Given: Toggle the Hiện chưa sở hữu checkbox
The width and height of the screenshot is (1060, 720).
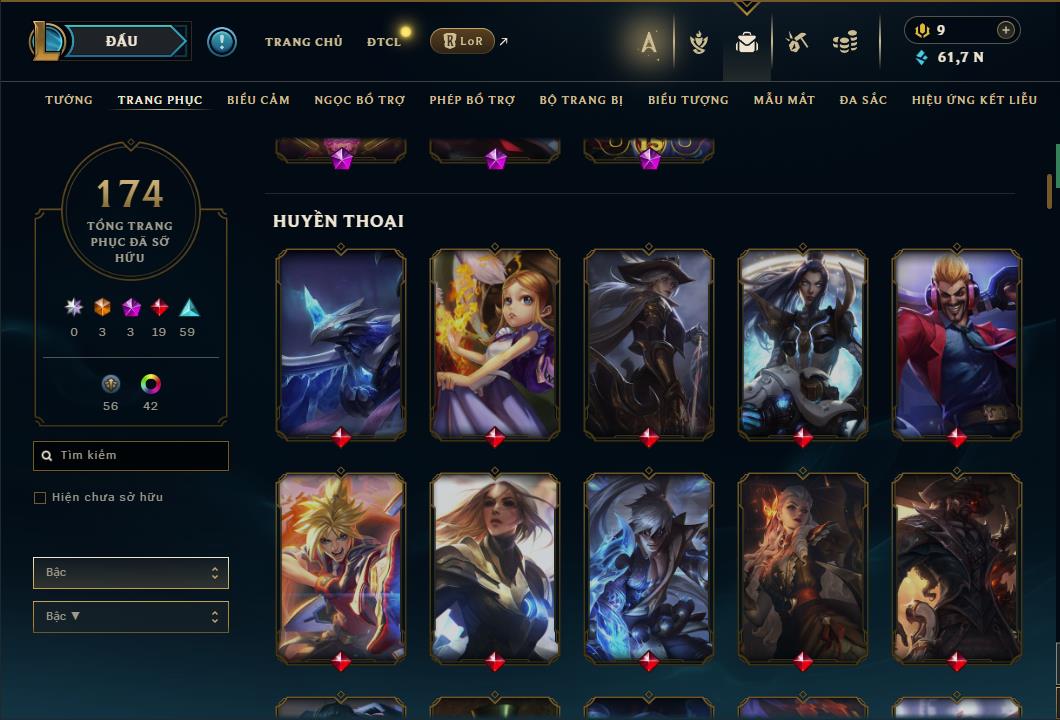Looking at the screenshot, I should coord(40,498).
